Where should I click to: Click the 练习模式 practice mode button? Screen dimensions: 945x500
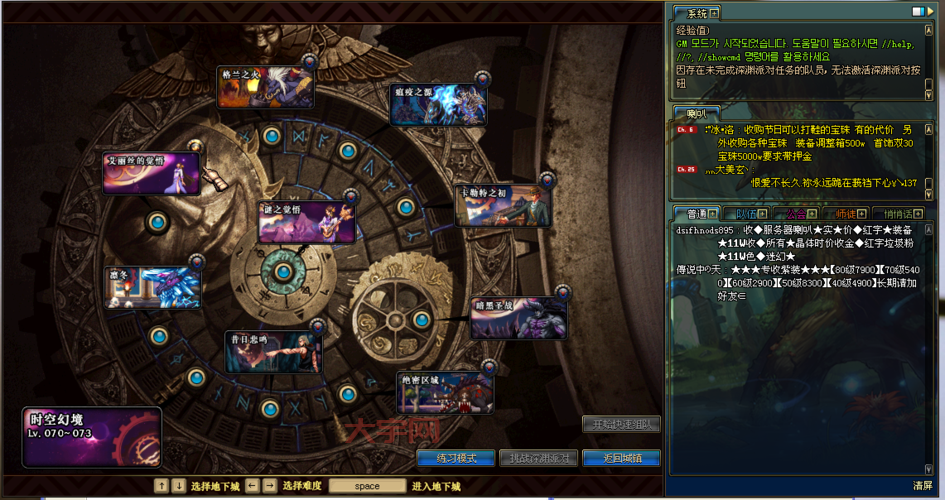(456, 458)
